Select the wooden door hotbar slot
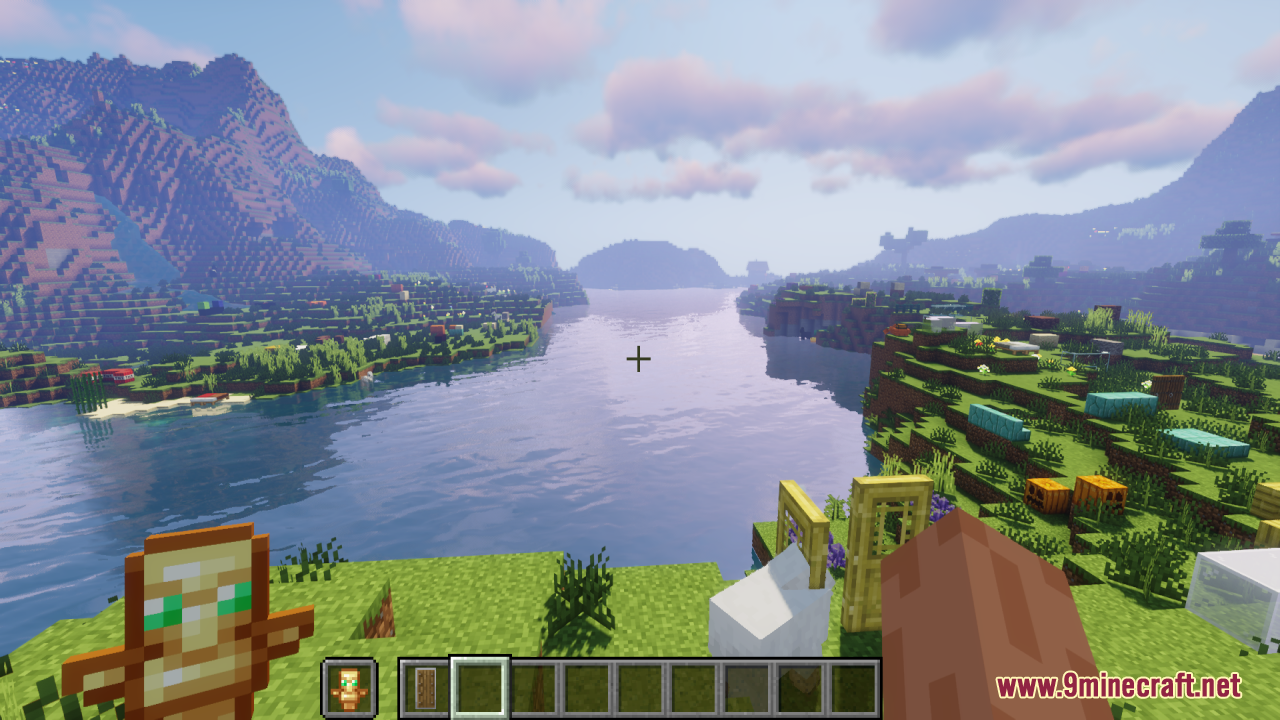The width and height of the screenshot is (1280, 720). point(426,688)
